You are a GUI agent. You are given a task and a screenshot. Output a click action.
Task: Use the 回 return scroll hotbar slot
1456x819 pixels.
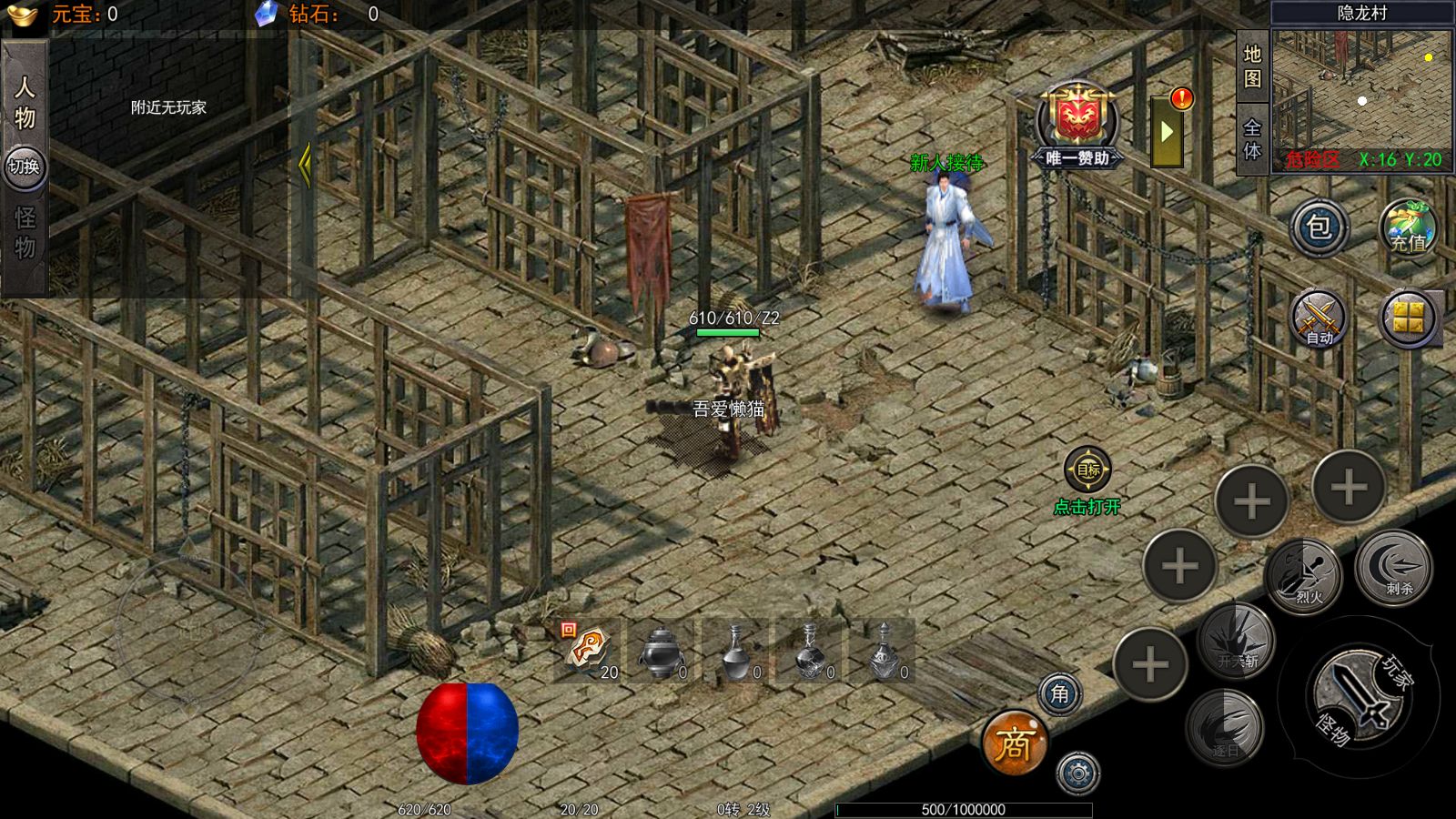point(588,651)
